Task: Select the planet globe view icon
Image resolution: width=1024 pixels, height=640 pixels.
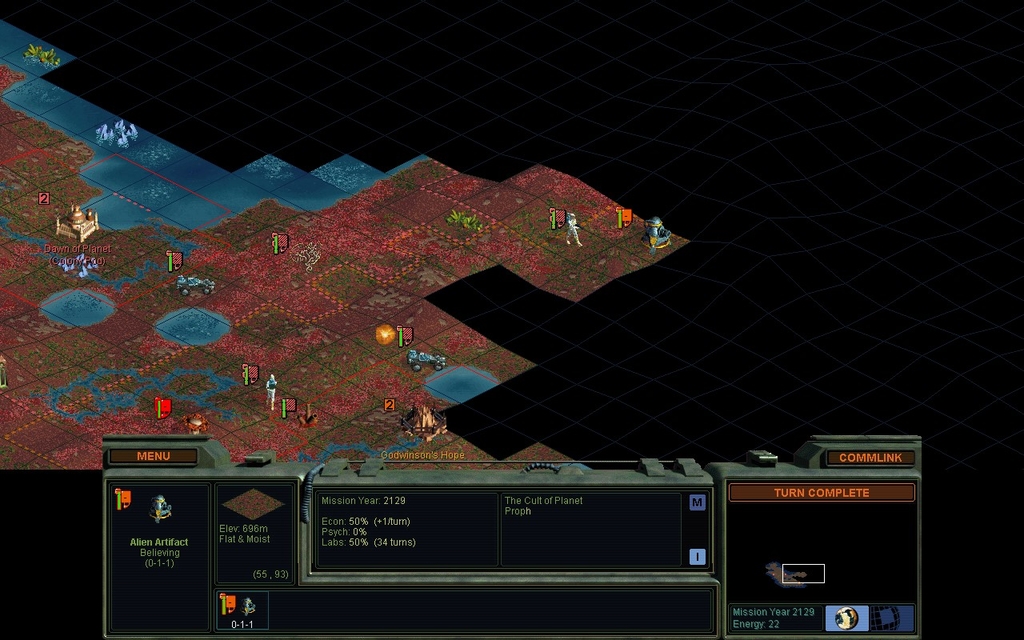Action: tap(847, 618)
